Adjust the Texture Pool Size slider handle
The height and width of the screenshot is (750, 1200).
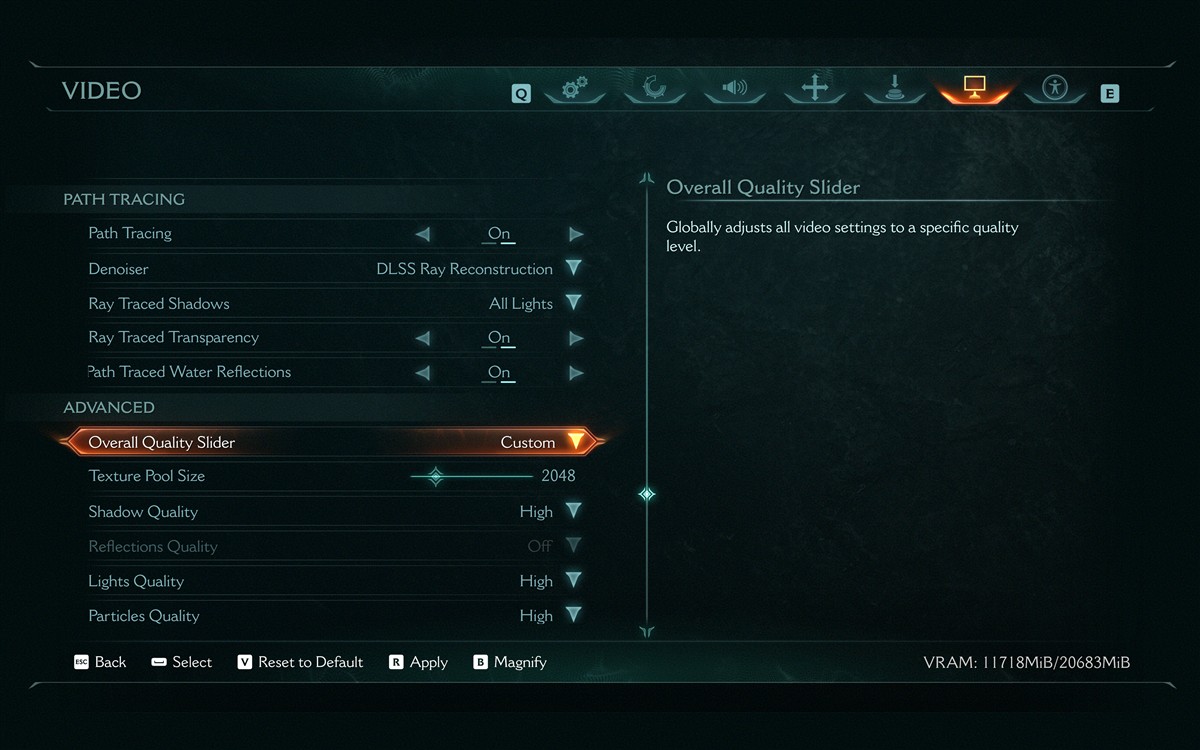click(435, 476)
